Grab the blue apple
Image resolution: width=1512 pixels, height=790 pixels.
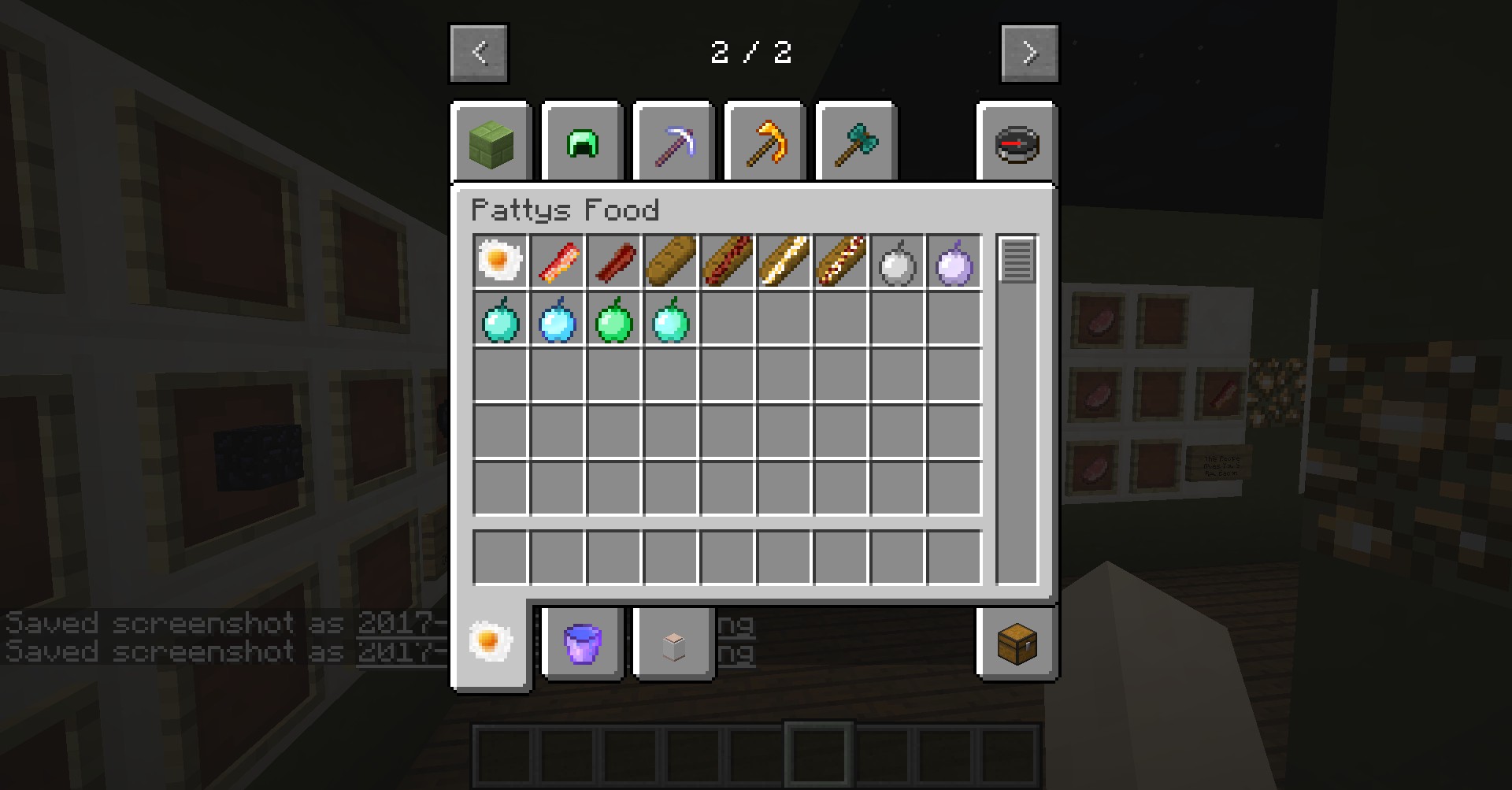point(558,320)
